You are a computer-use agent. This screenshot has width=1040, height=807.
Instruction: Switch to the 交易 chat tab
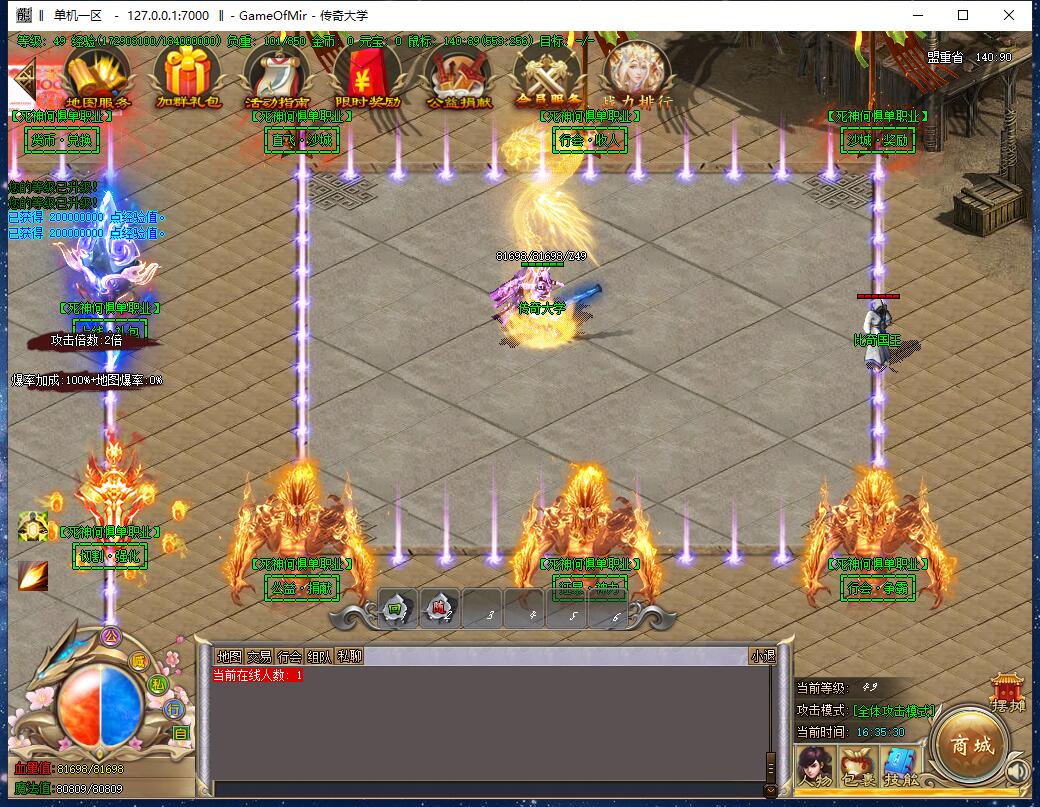[259, 657]
